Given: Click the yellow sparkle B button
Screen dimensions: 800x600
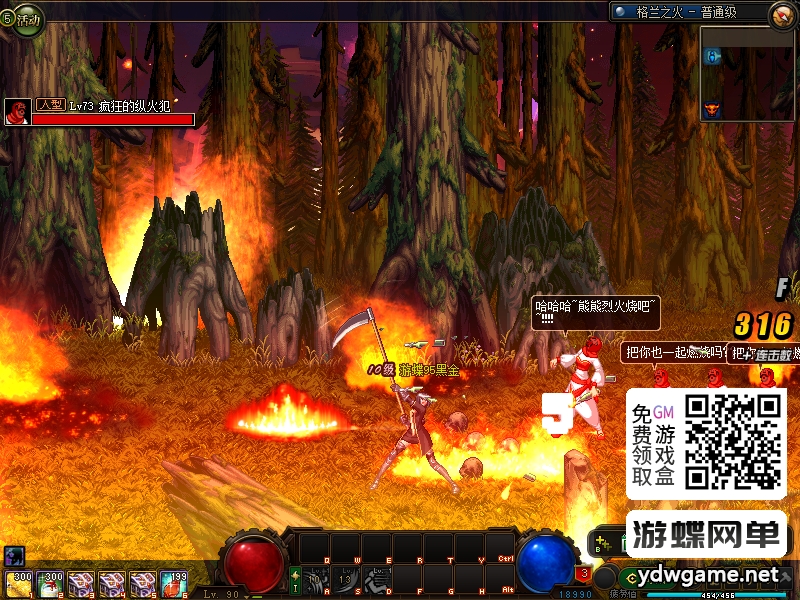Looking at the screenshot, I should coord(600,545).
